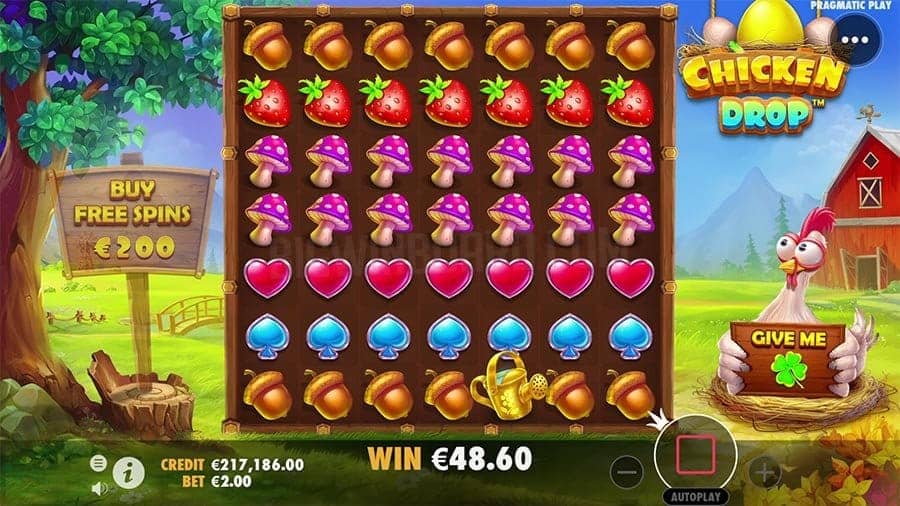The height and width of the screenshot is (506, 900).
Task: Stop the spin with the red square button
Action: pyautogui.click(x=691, y=455)
